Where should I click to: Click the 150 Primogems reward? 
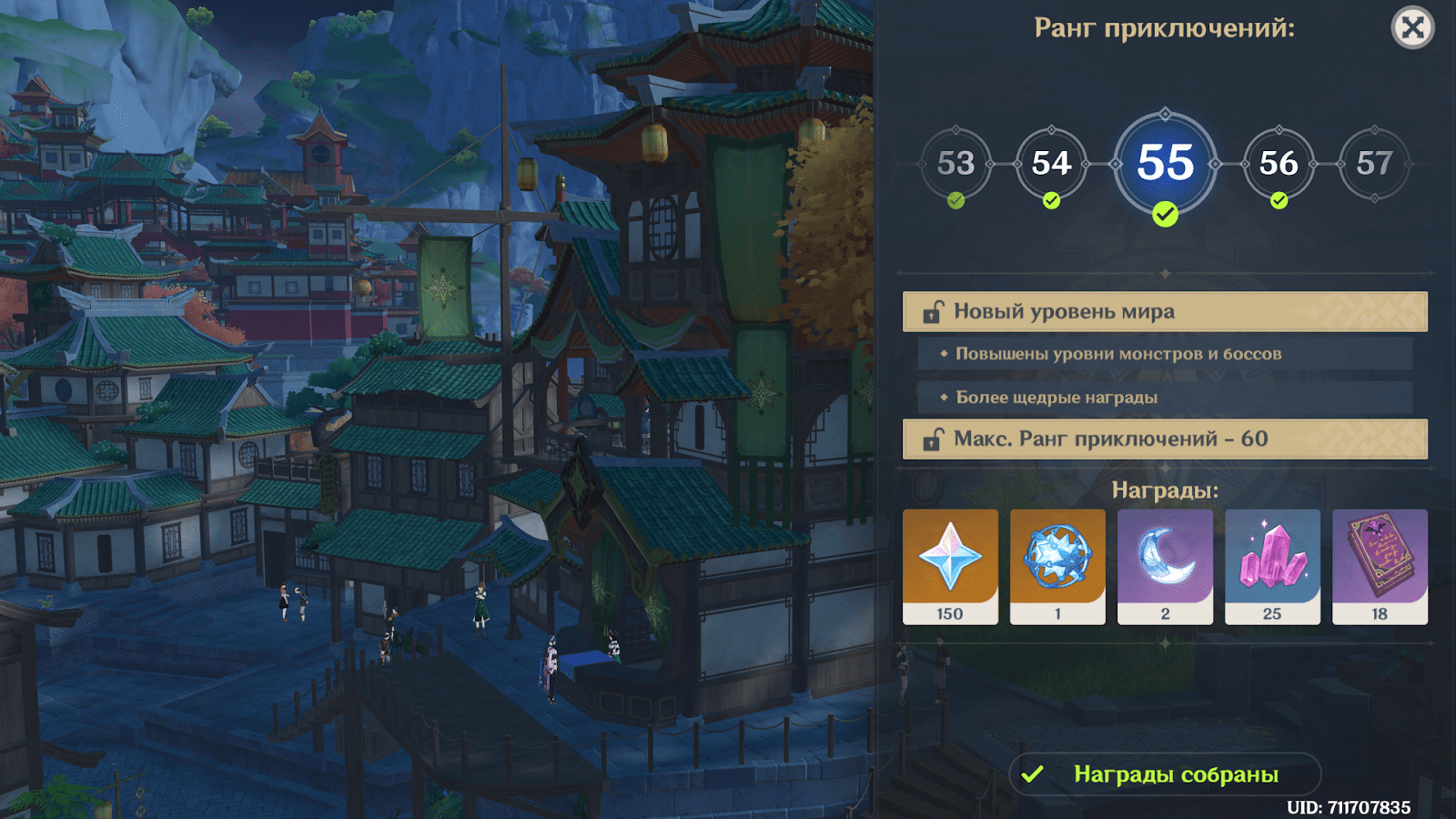click(950, 566)
